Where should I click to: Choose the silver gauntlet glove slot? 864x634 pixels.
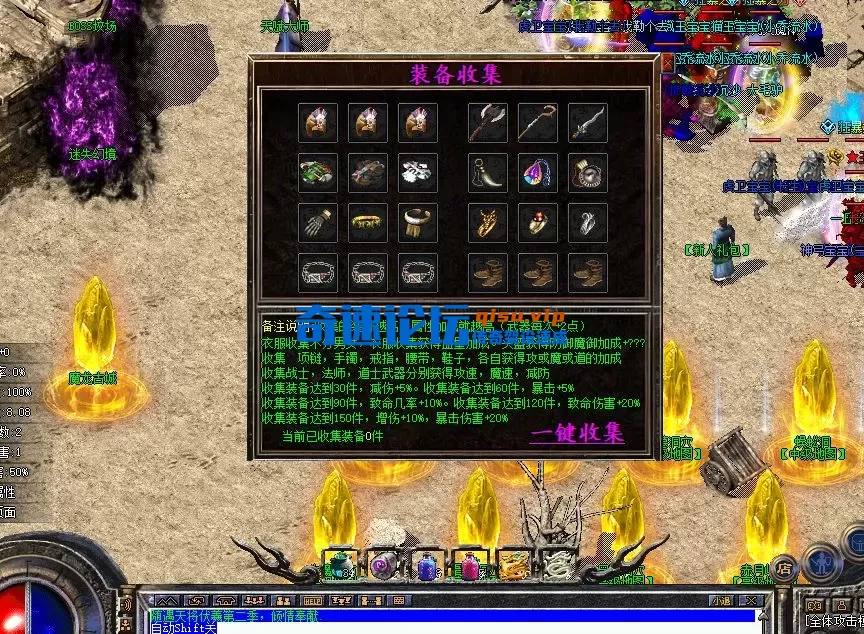[x=318, y=223]
